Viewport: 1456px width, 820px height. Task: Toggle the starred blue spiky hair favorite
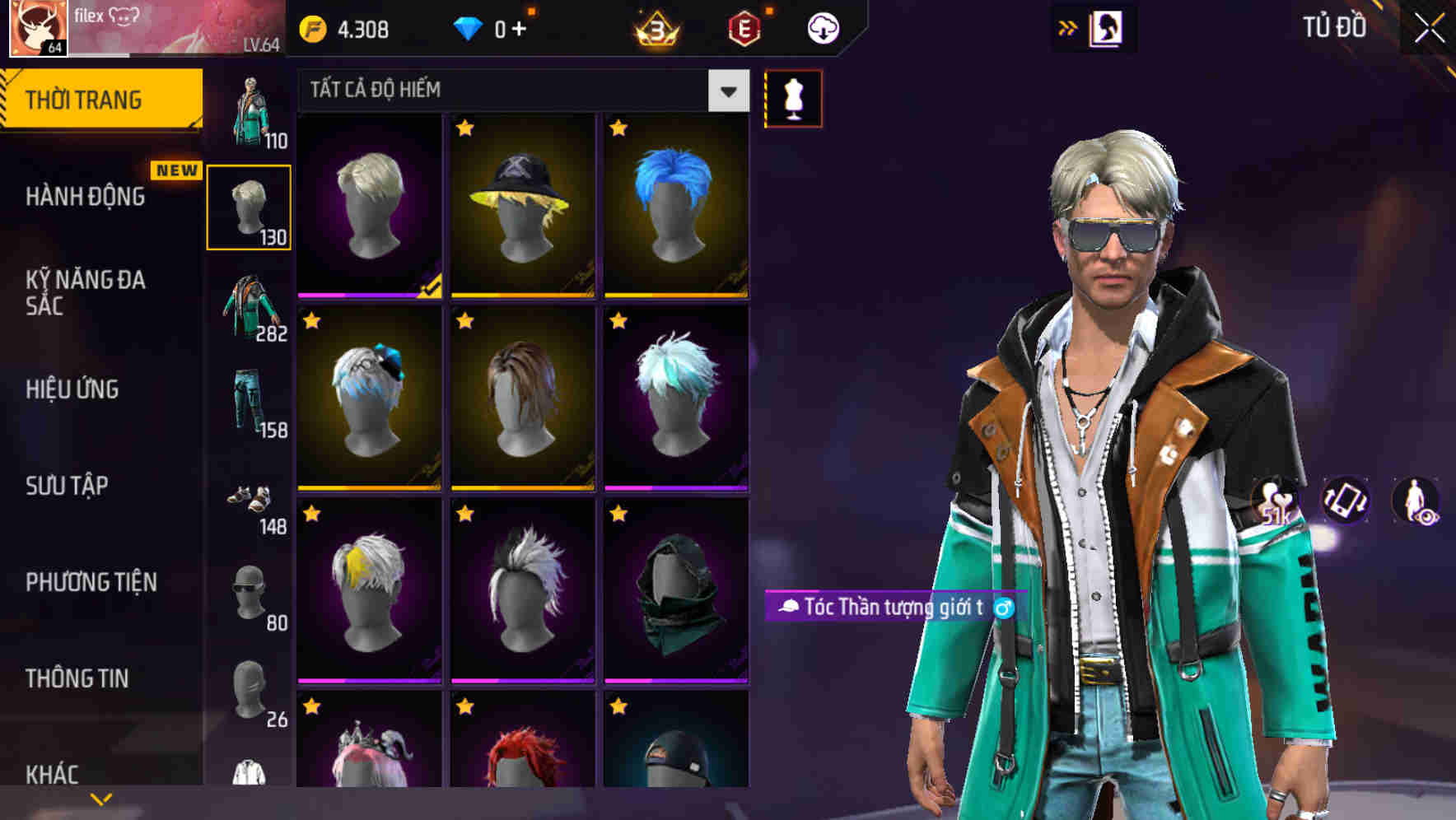pyautogui.click(x=618, y=126)
